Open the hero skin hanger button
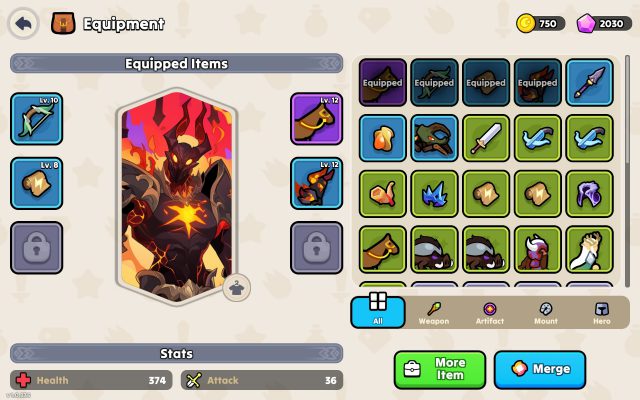Screen dimensions: 640x400 click(x=236, y=286)
